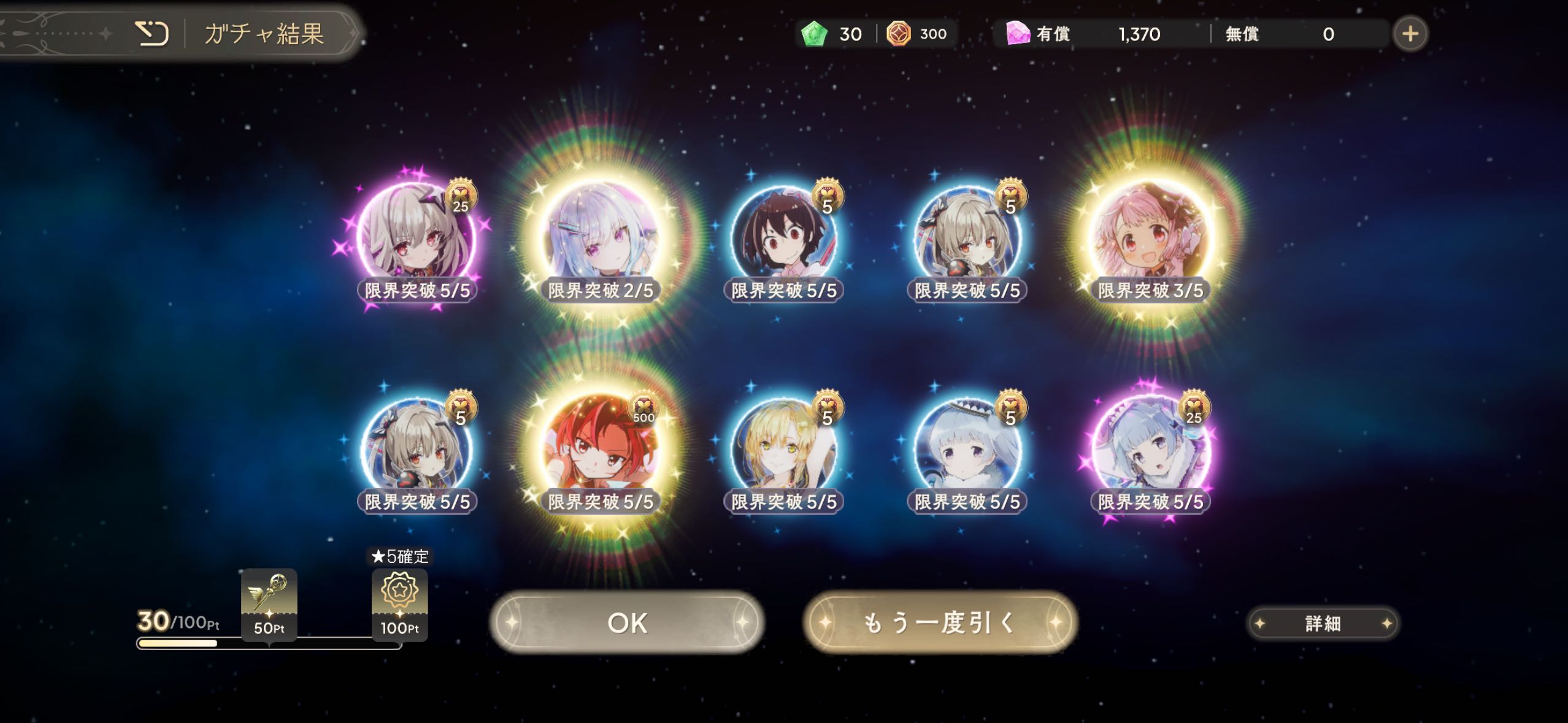
Task: Confirm results with the OK button
Action: 626,622
